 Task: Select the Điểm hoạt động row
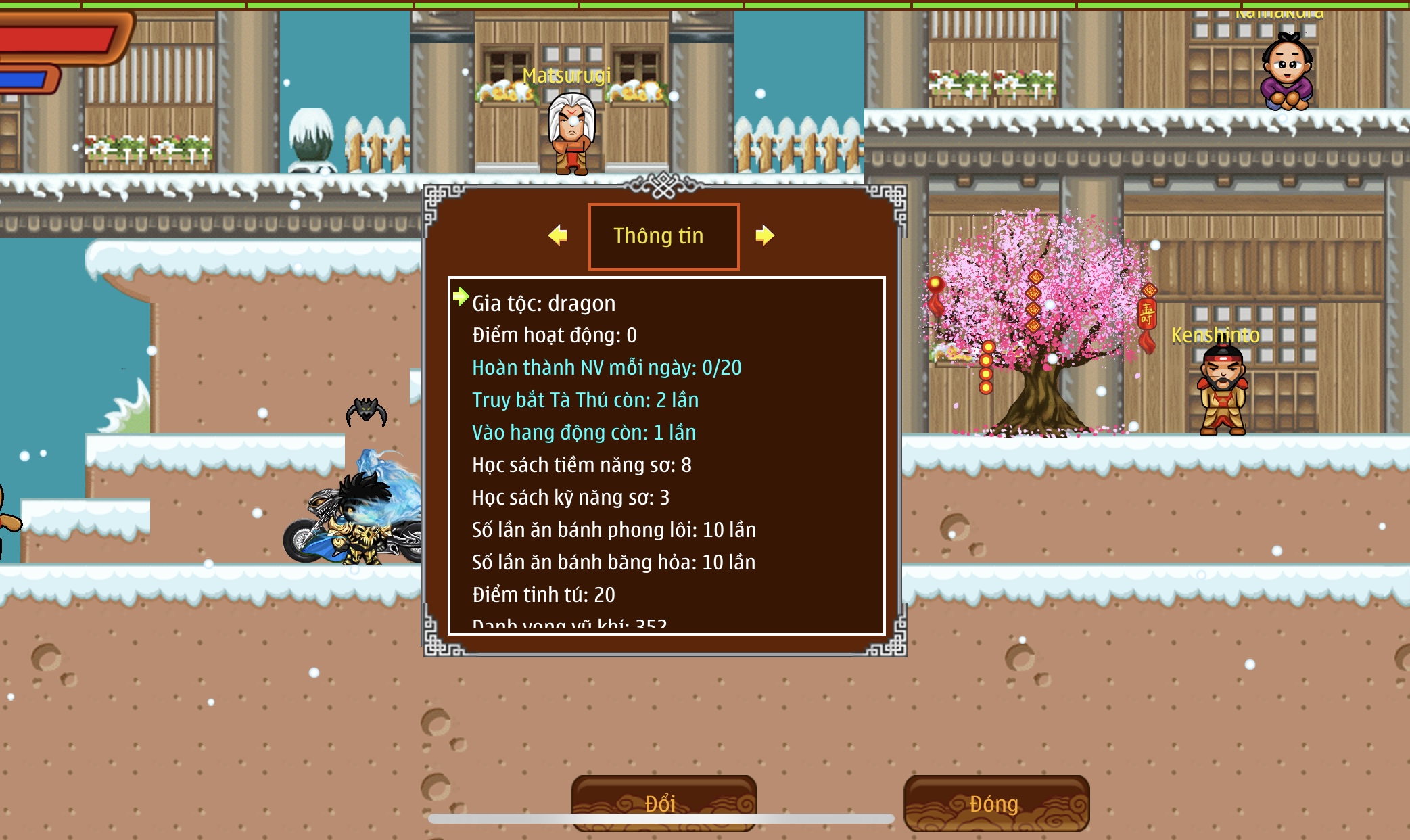(554, 335)
